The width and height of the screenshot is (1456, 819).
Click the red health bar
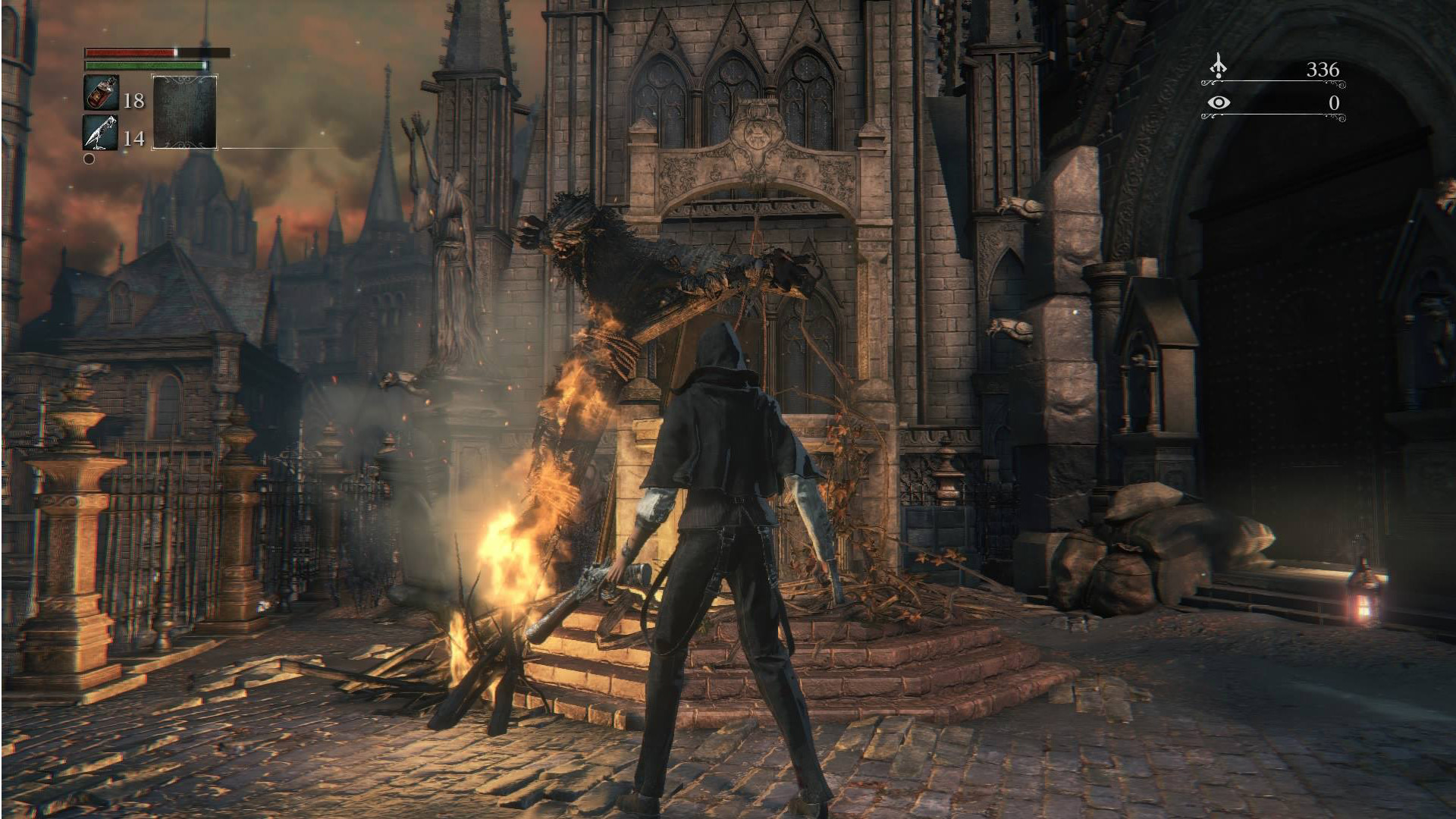tap(129, 52)
